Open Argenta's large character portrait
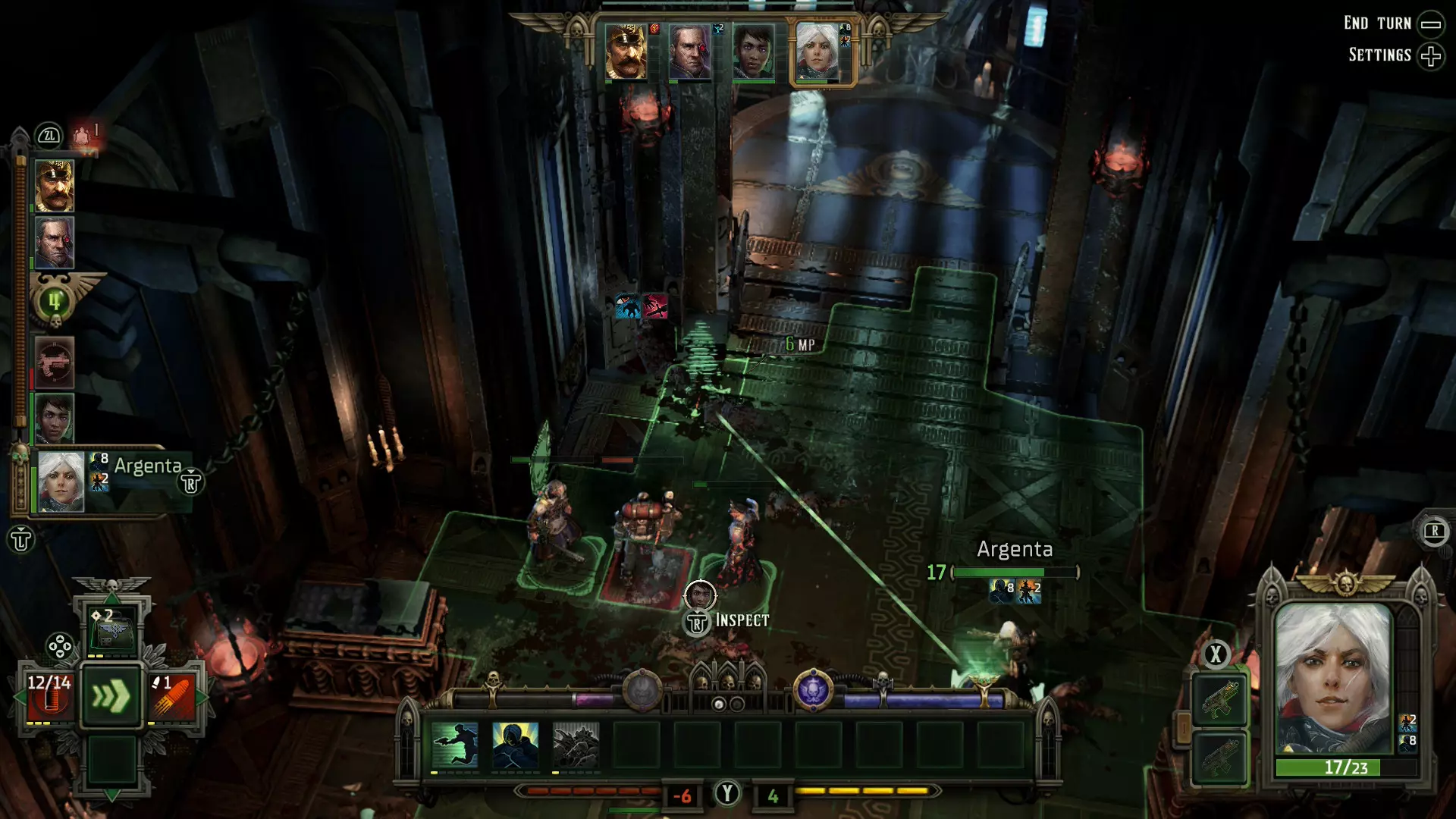This screenshot has width=1456, height=819. point(1334,679)
